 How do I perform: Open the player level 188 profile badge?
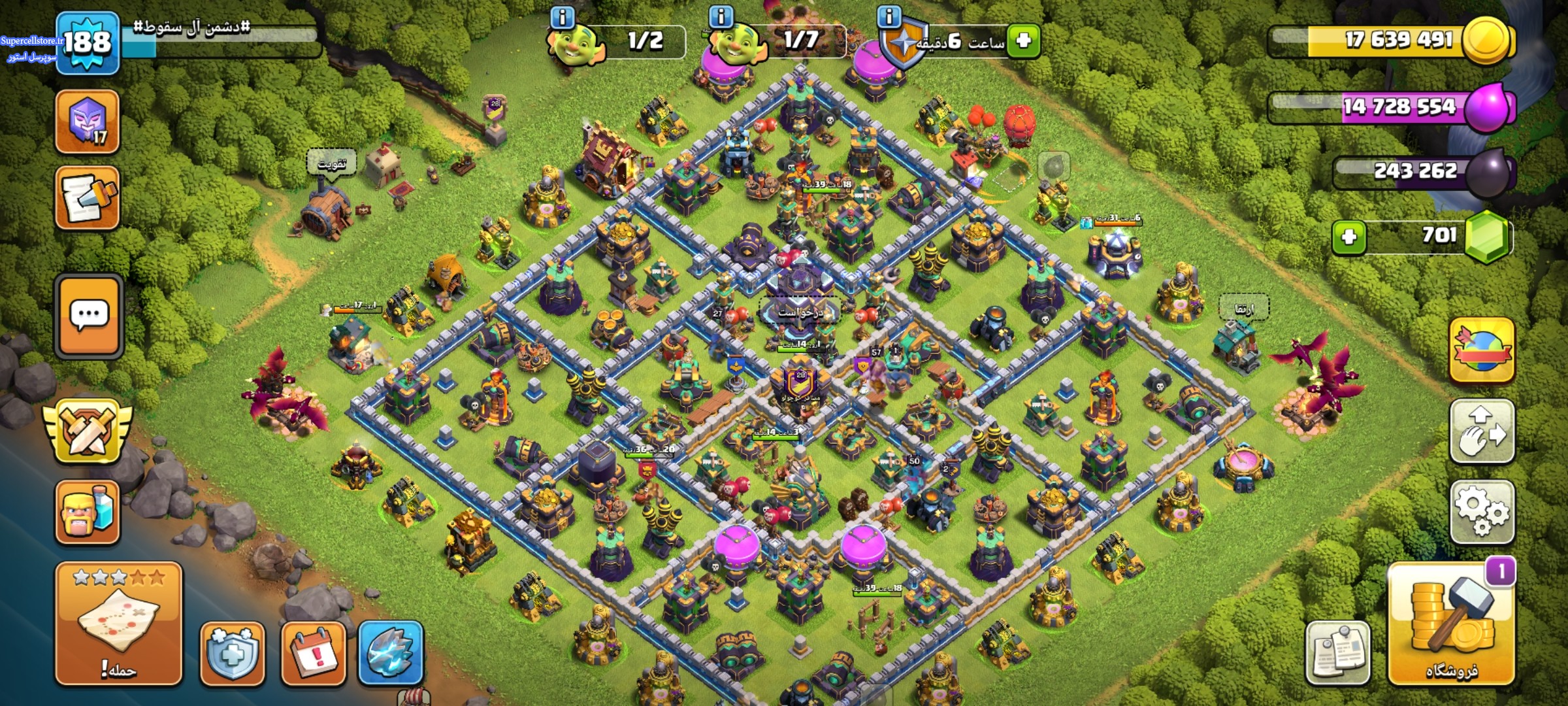pos(88,43)
